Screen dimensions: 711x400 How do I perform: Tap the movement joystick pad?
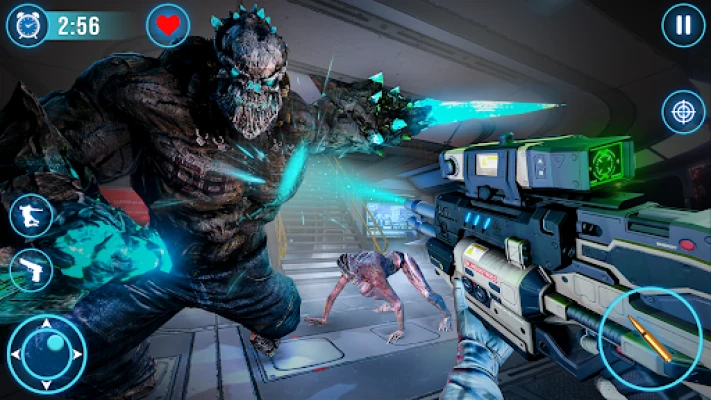tap(47, 353)
